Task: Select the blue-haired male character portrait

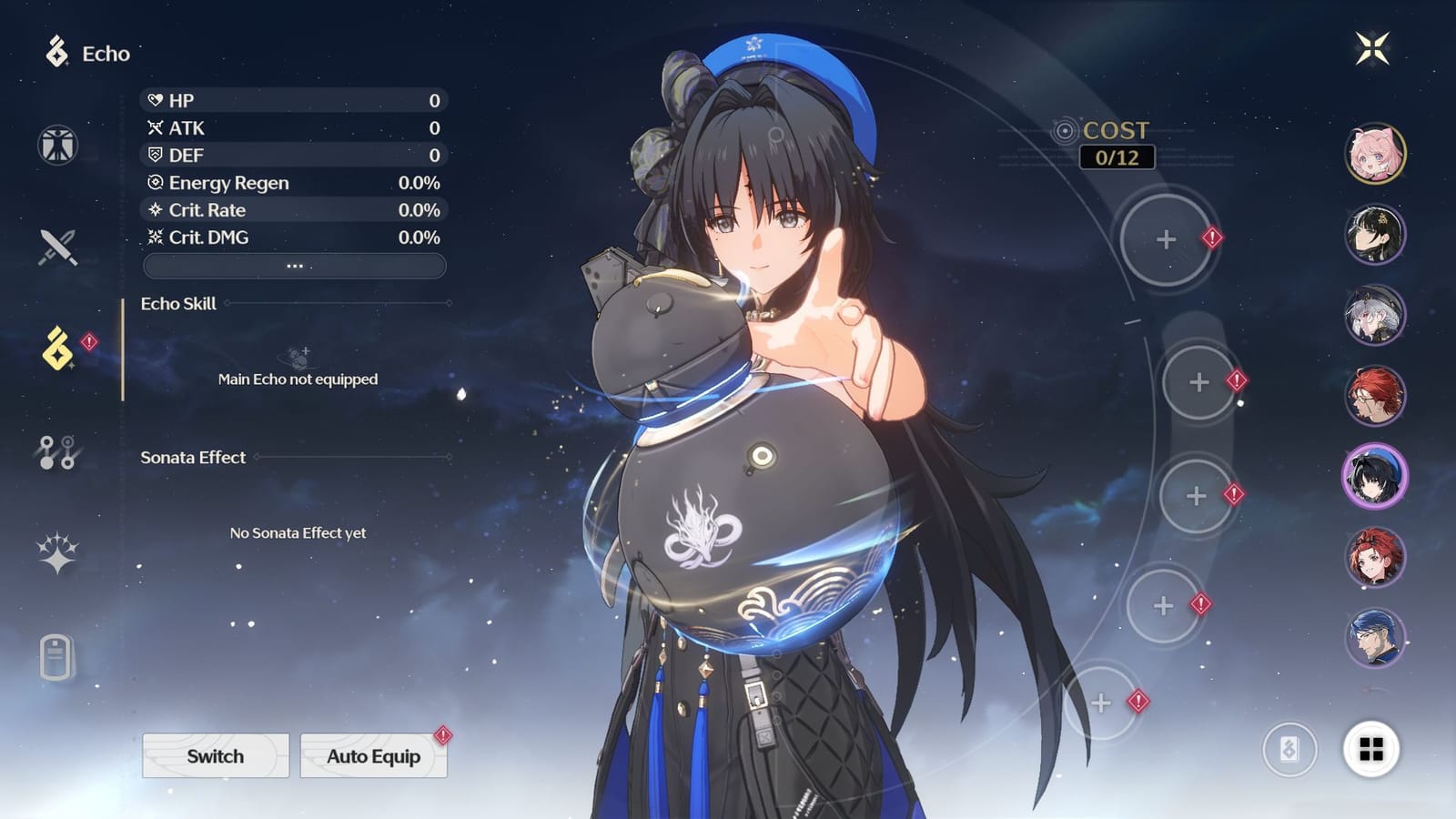Action: [1375, 637]
